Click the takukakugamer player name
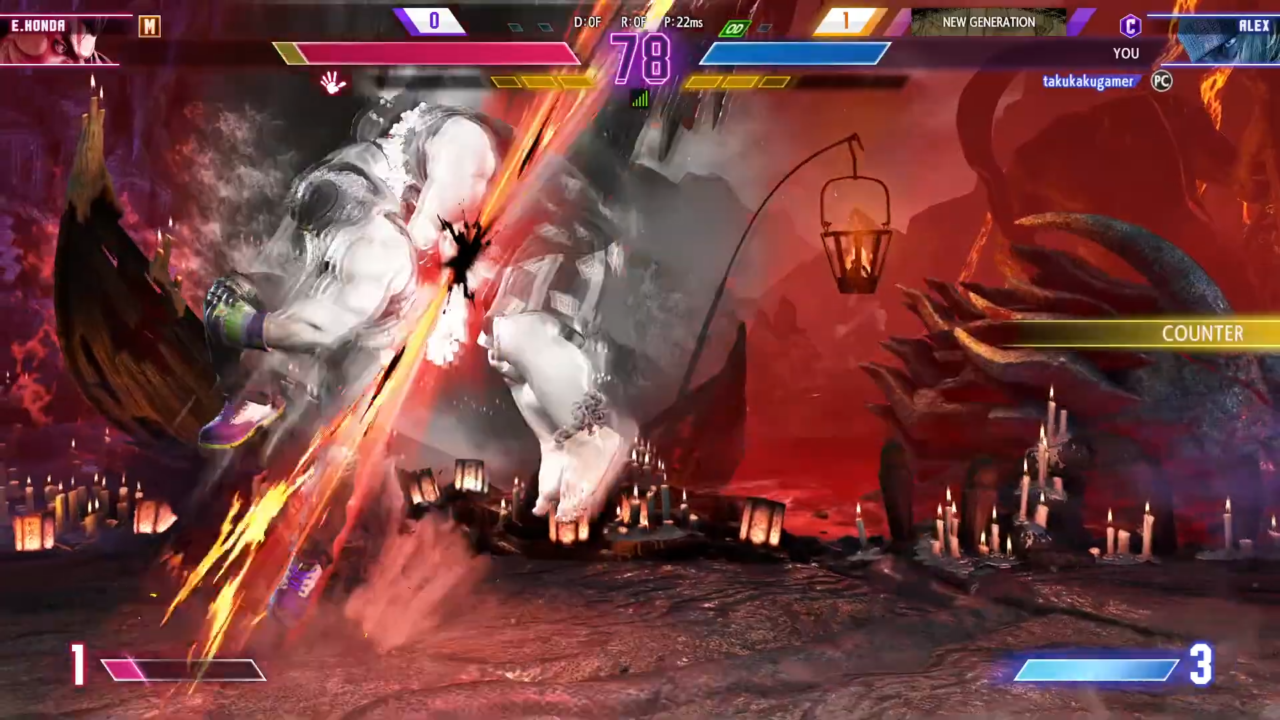Image resolution: width=1280 pixels, height=720 pixels. [1088, 82]
